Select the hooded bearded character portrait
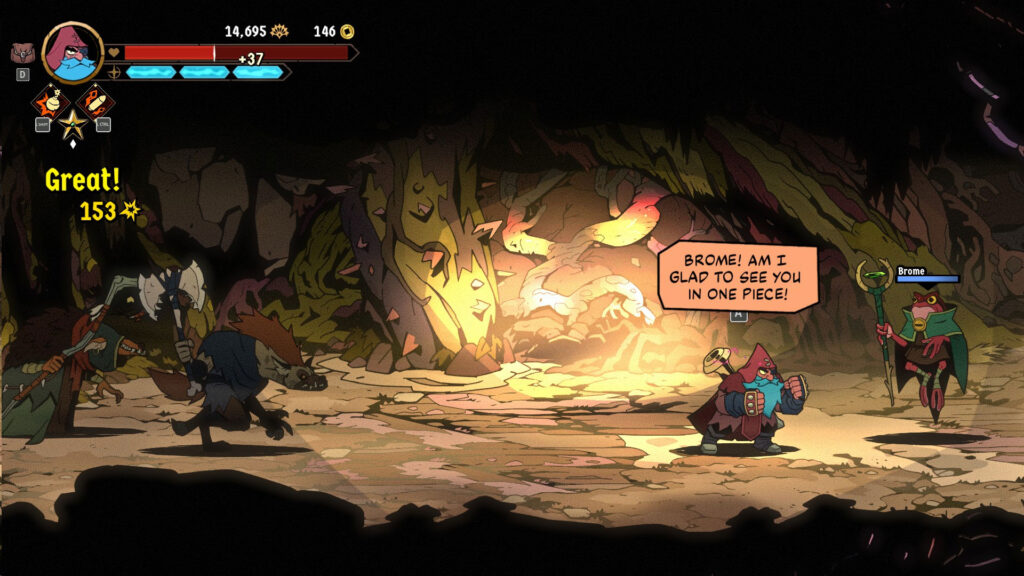1024x576 pixels. click(73, 52)
